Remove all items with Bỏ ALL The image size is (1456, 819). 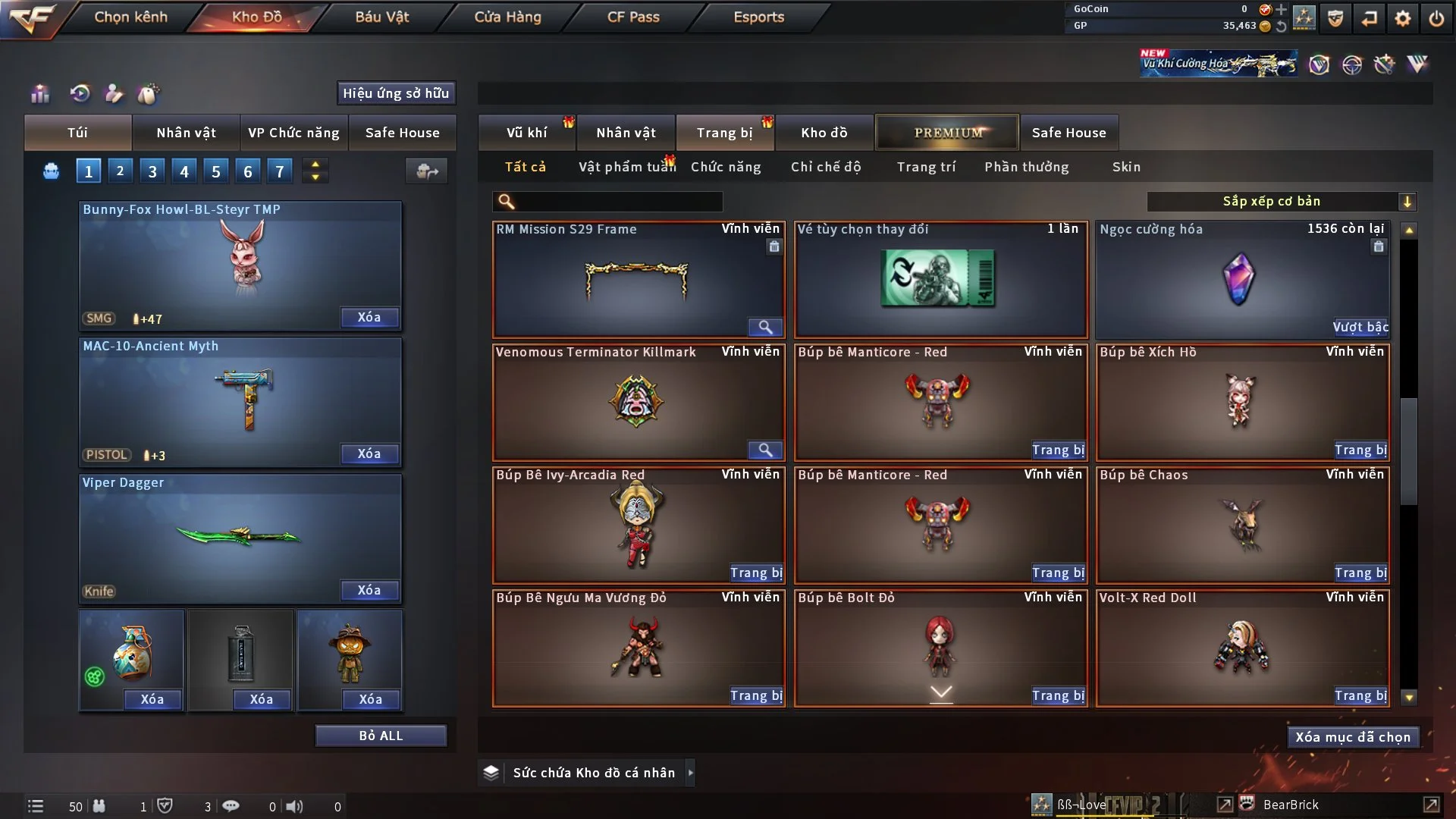click(x=381, y=736)
